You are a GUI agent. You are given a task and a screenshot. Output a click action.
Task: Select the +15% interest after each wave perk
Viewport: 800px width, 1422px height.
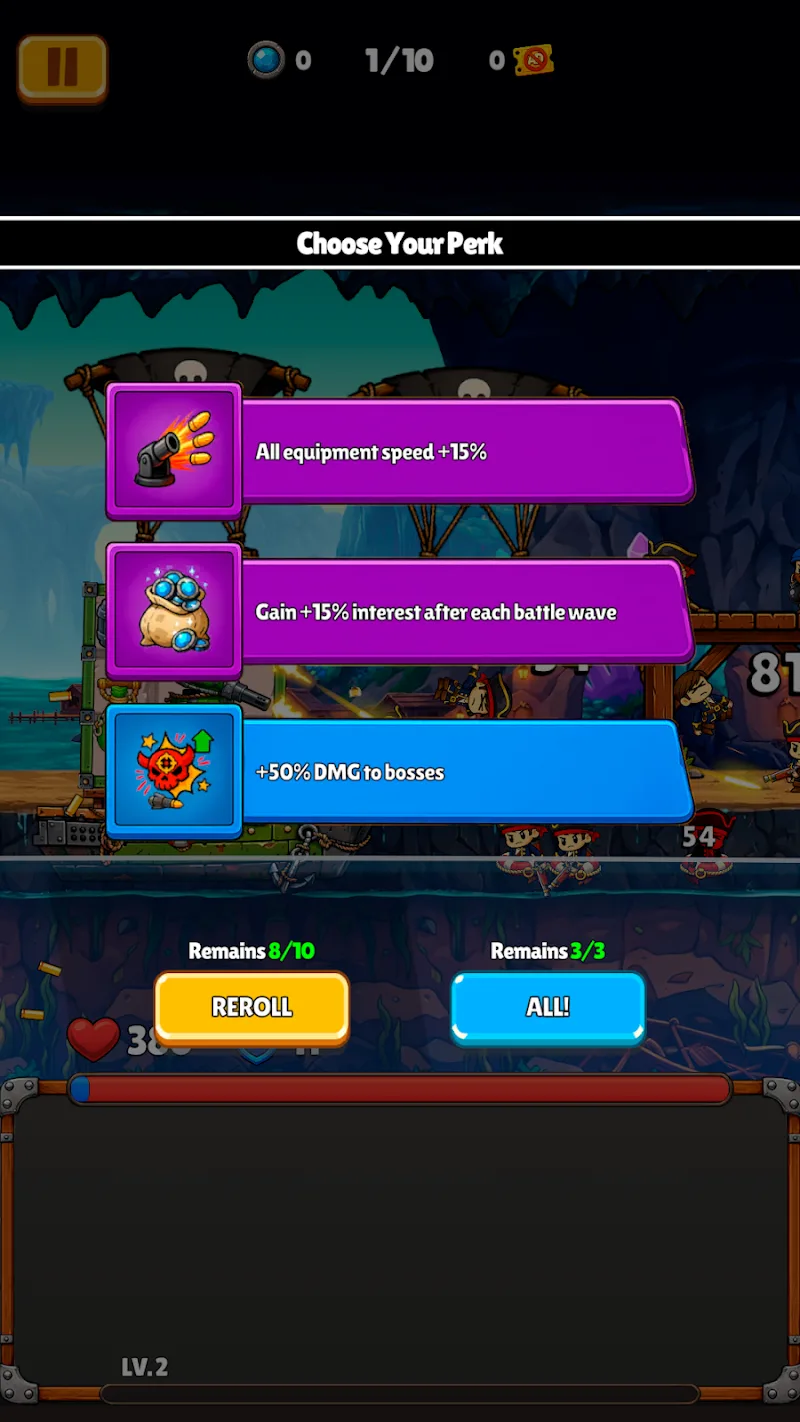pyautogui.click(x=400, y=612)
